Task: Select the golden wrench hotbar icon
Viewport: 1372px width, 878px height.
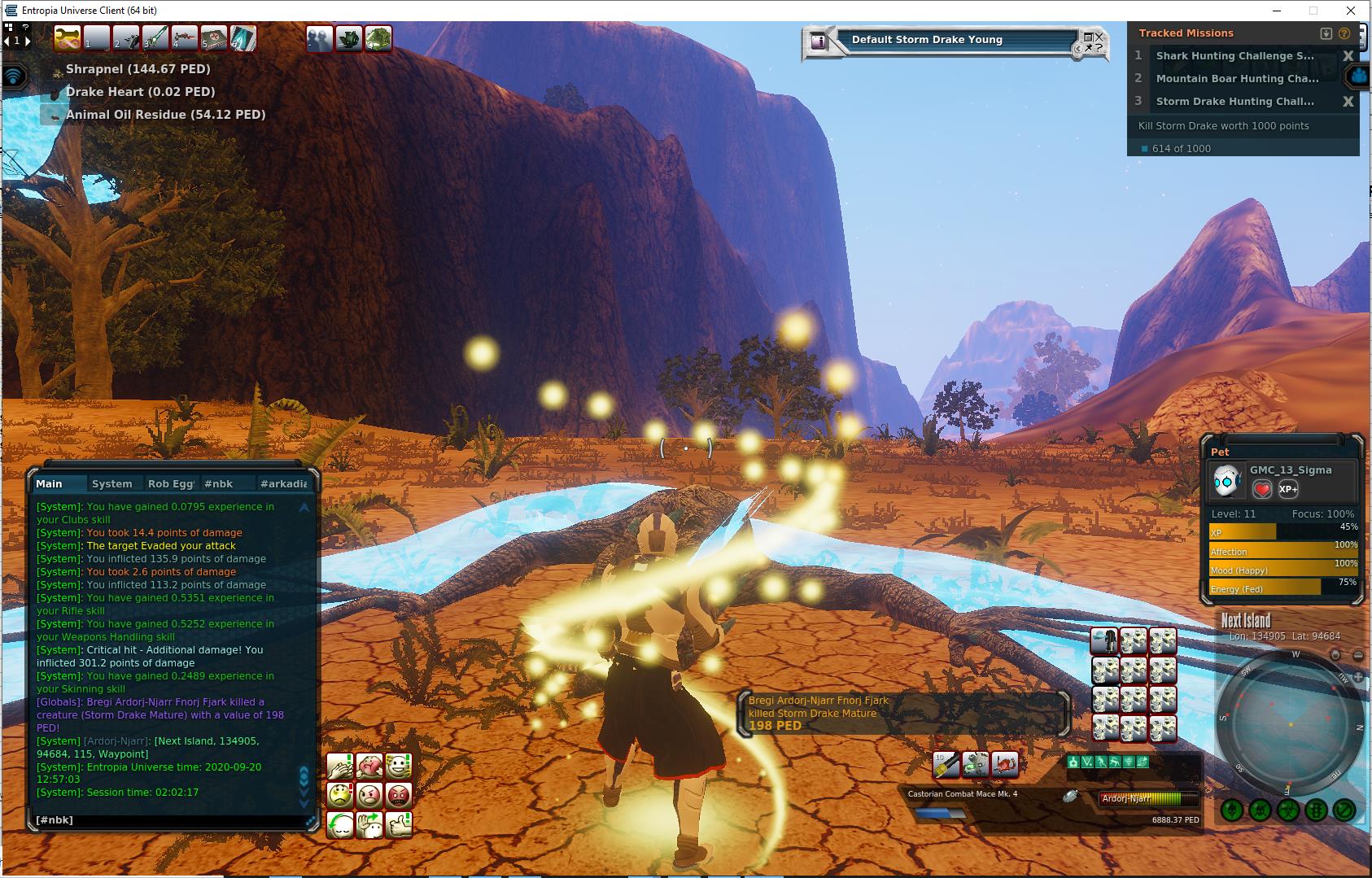Action: [x=68, y=37]
